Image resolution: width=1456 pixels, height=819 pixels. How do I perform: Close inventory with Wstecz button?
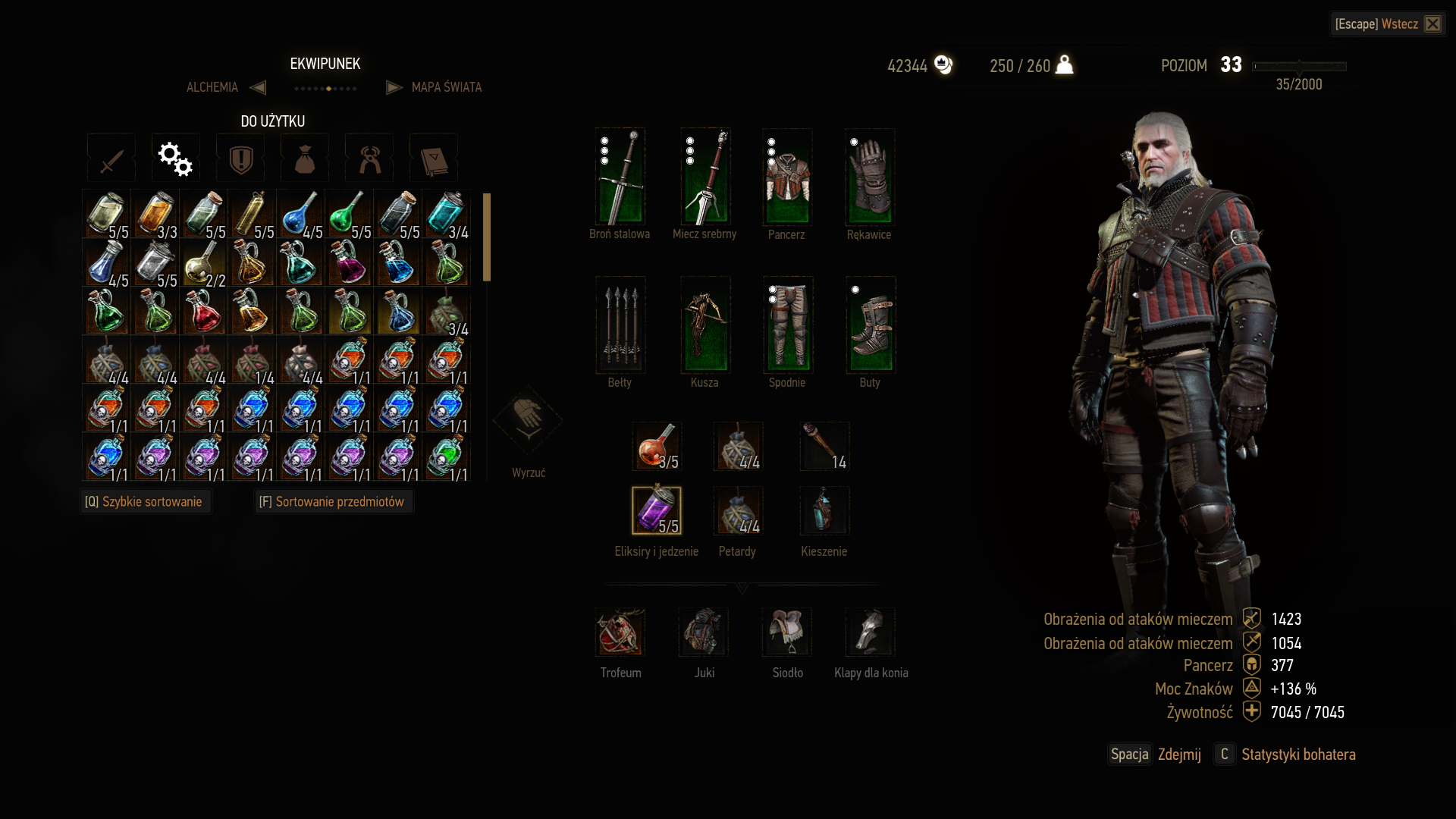(1388, 24)
